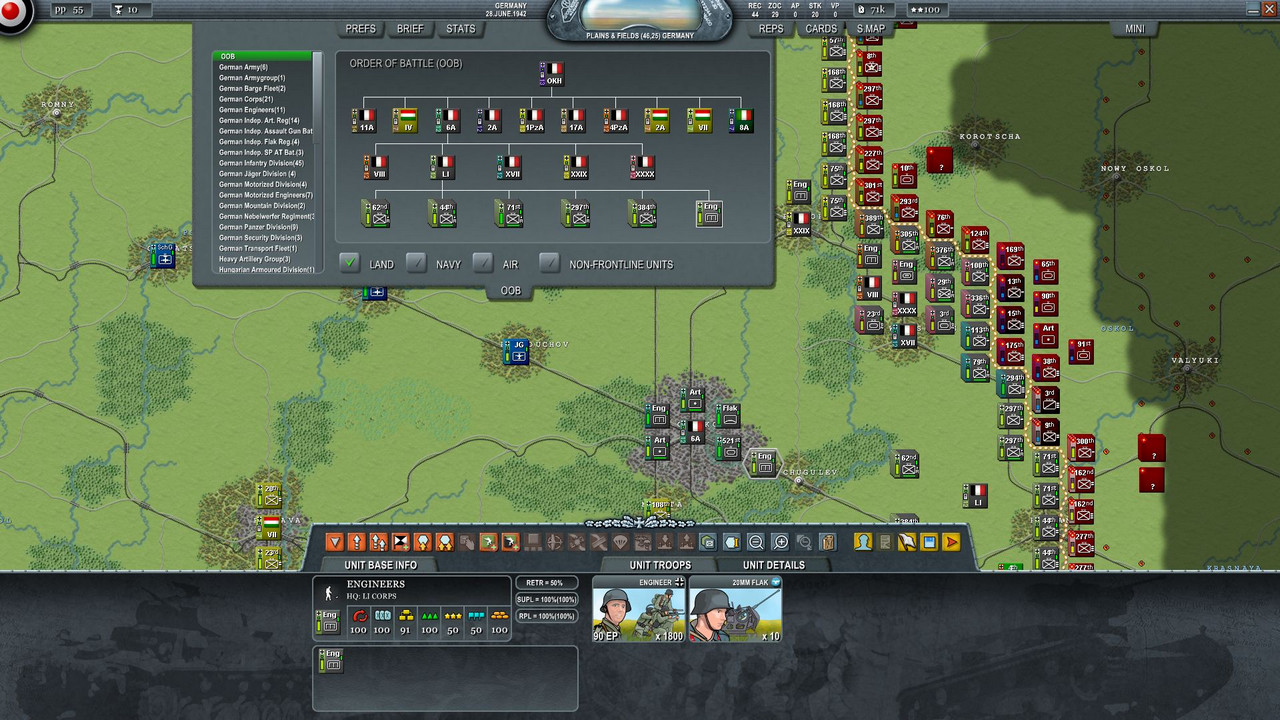Select the red inverted triangle toolbar tool
The height and width of the screenshot is (720, 1280).
(335, 541)
